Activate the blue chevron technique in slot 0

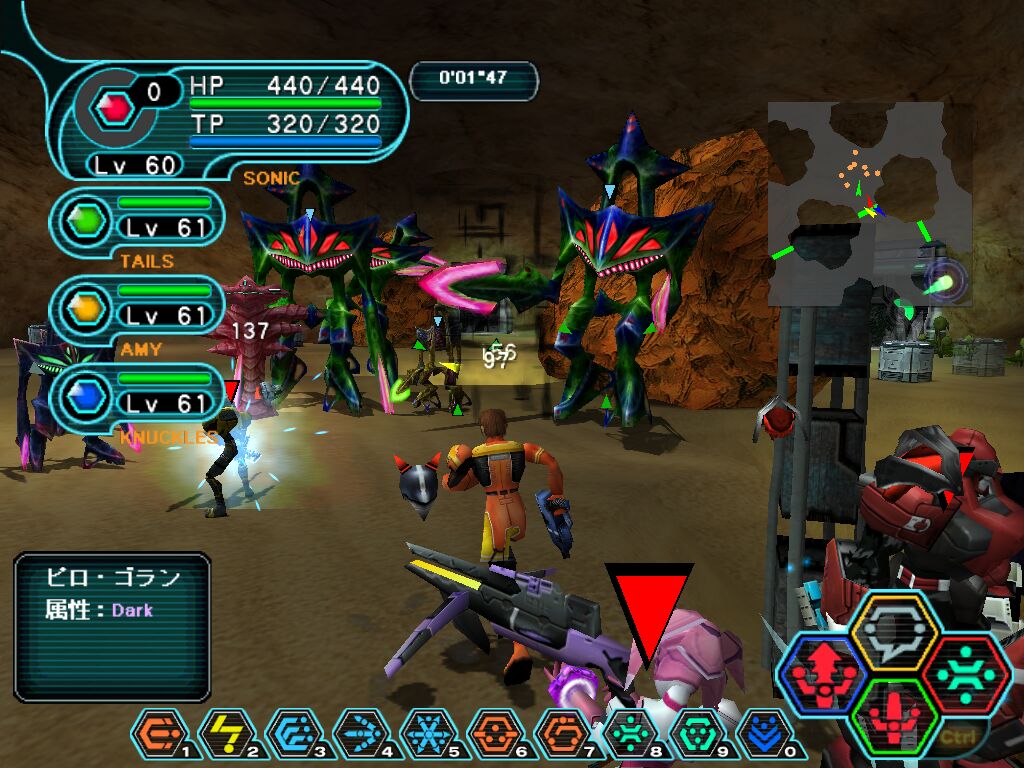pos(764,735)
